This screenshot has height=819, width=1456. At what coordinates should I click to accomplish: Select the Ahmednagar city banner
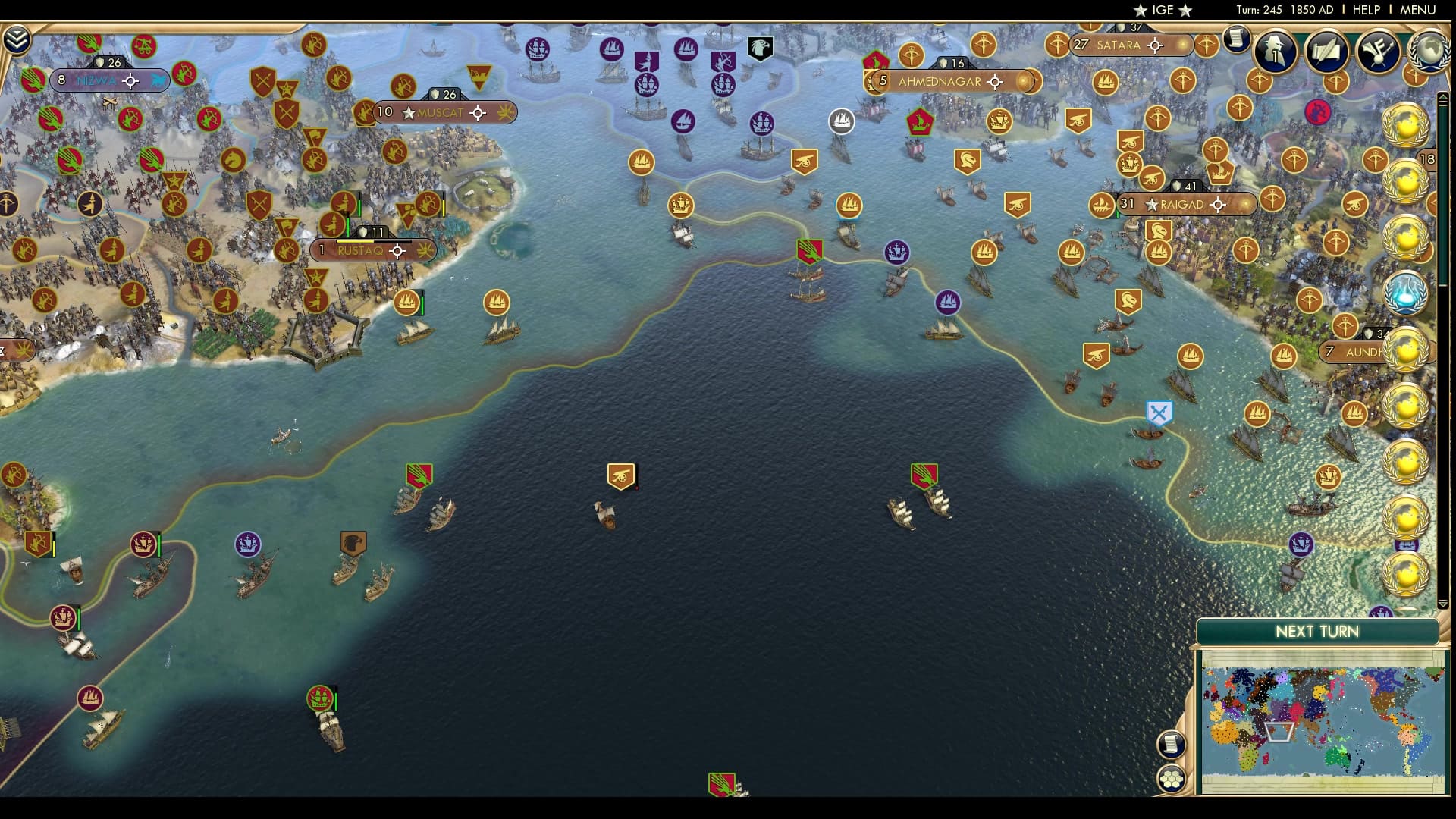[938, 81]
